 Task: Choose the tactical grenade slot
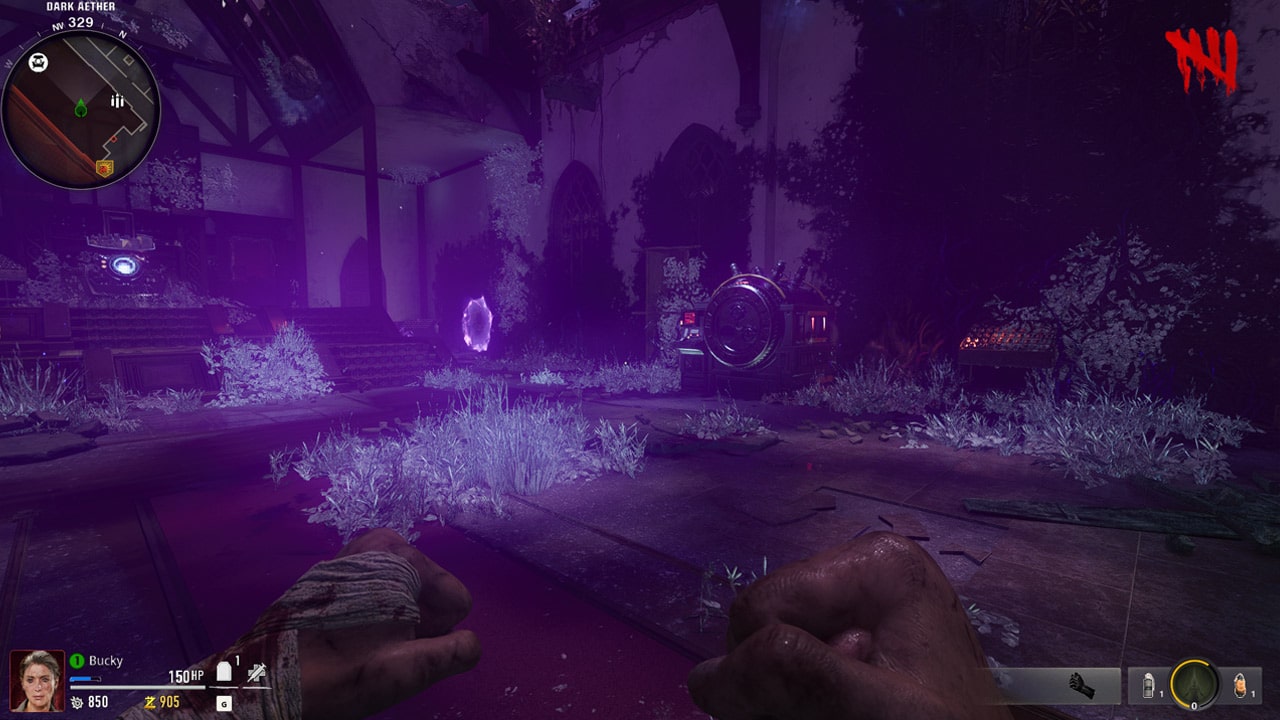1149,686
